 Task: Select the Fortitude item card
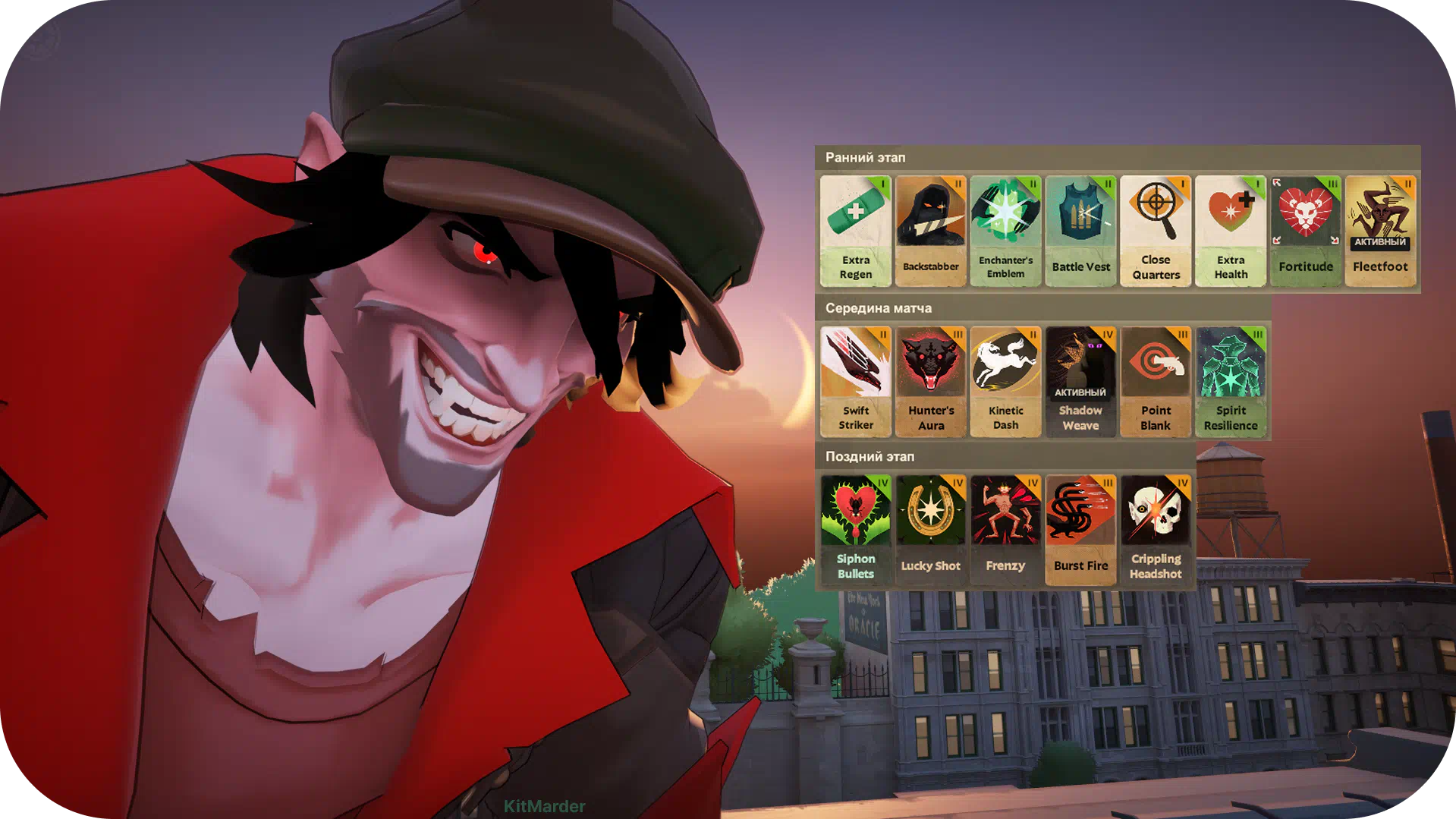point(1305,231)
